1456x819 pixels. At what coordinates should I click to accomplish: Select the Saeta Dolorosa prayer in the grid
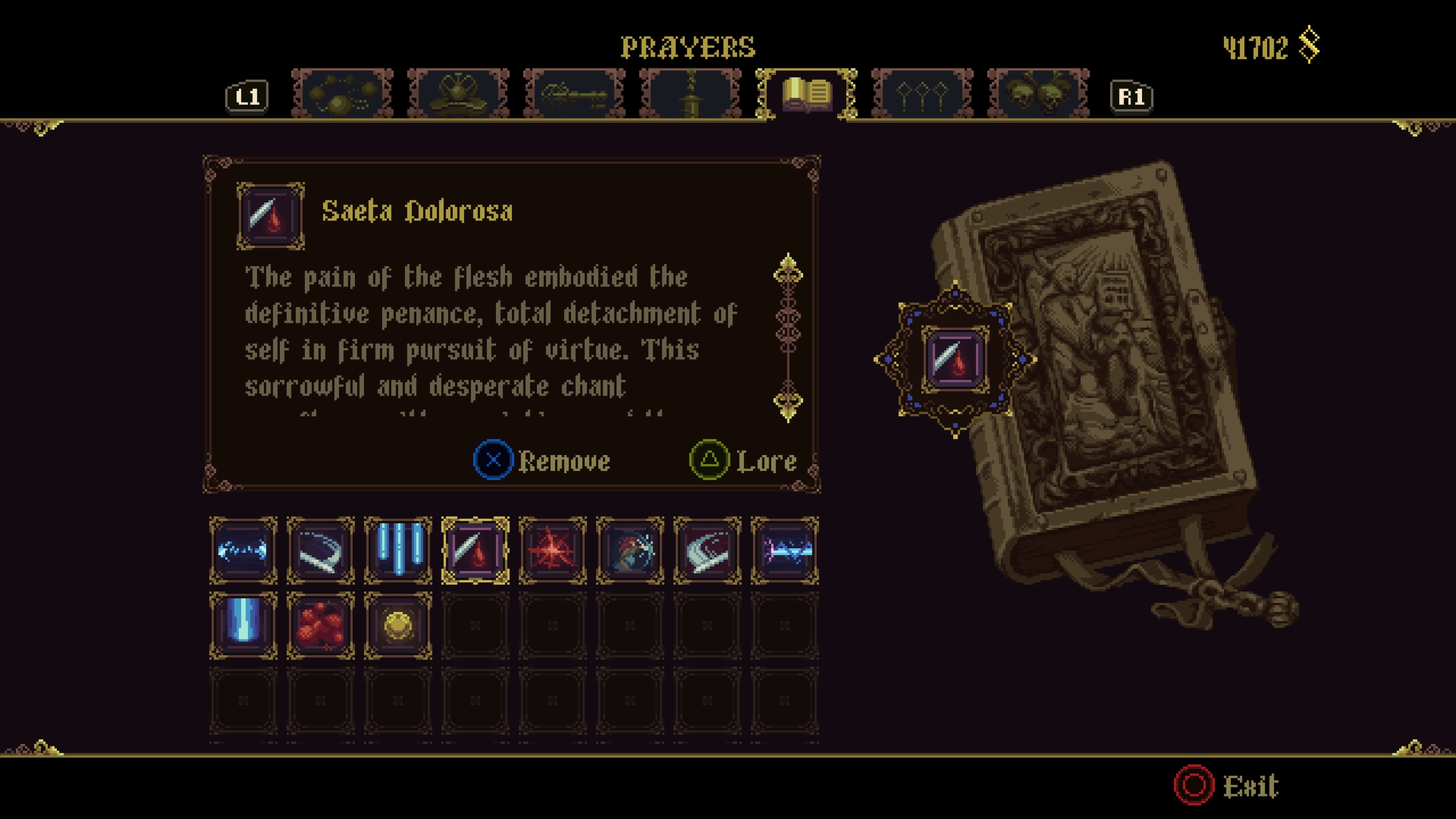coord(475,550)
